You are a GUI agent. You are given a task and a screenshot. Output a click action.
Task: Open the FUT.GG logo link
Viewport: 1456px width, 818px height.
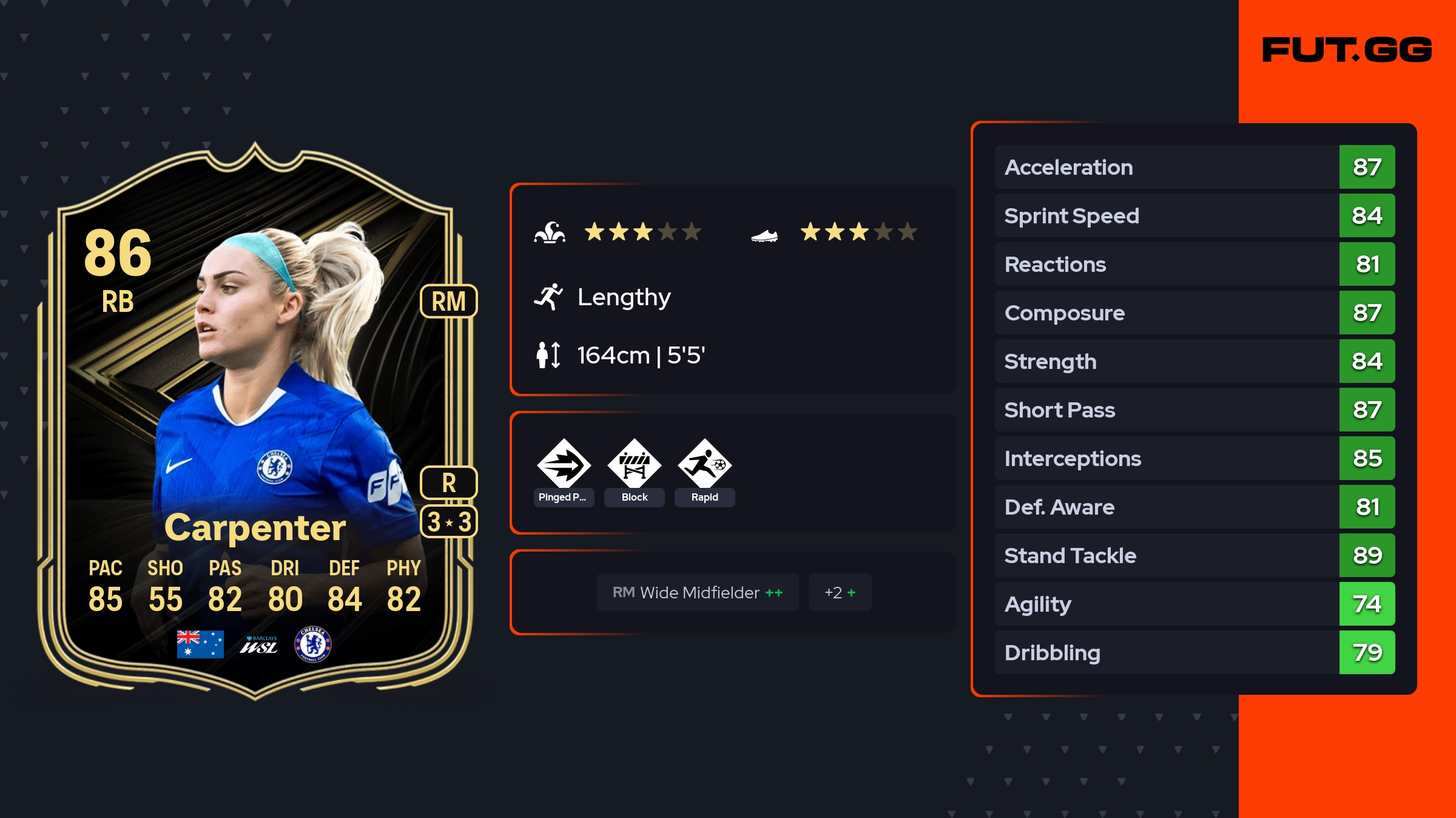point(1347,50)
